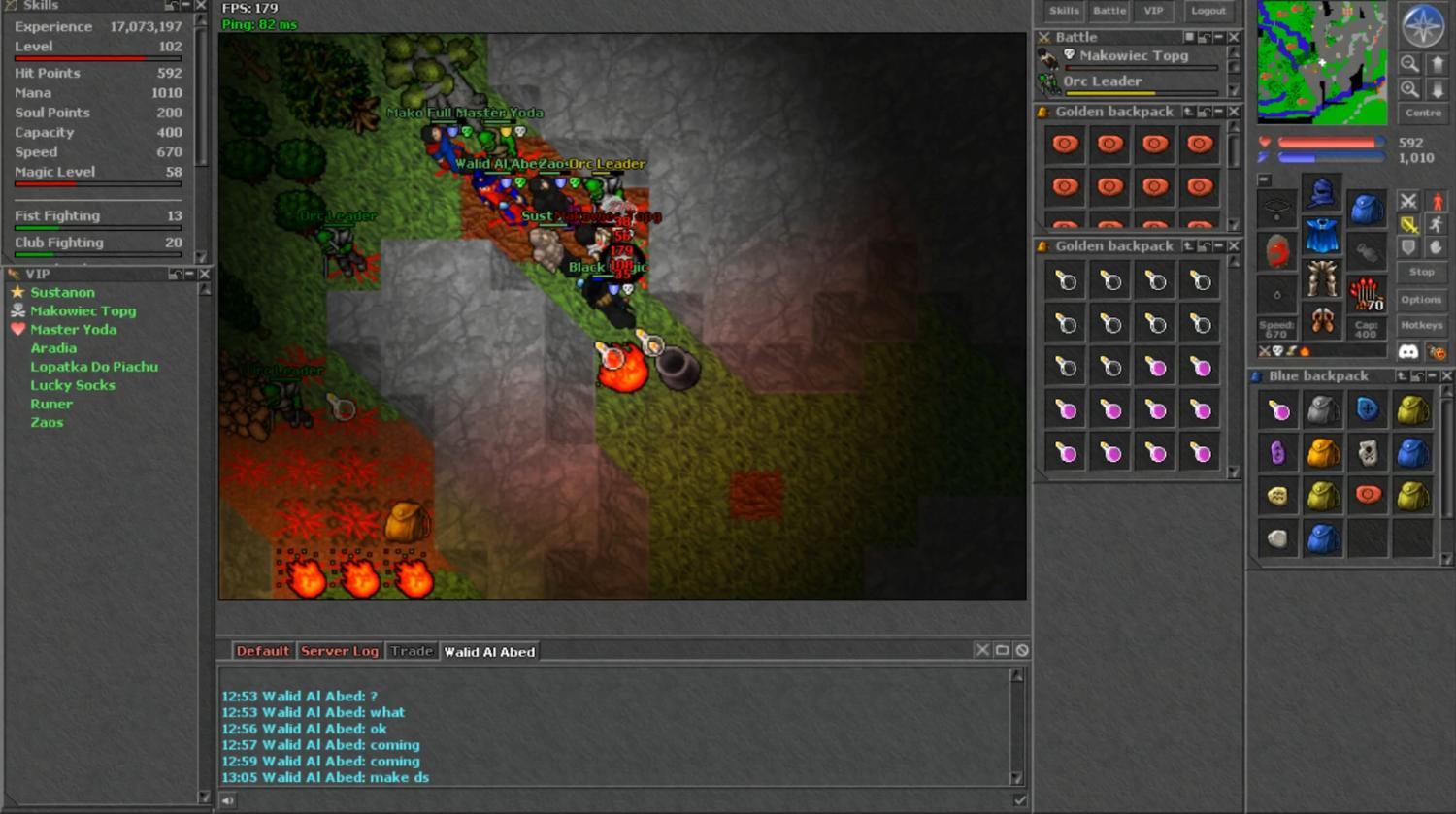Select Sustanon in the VIP list
Image resolution: width=1456 pixels, height=814 pixels.
[62, 292]
